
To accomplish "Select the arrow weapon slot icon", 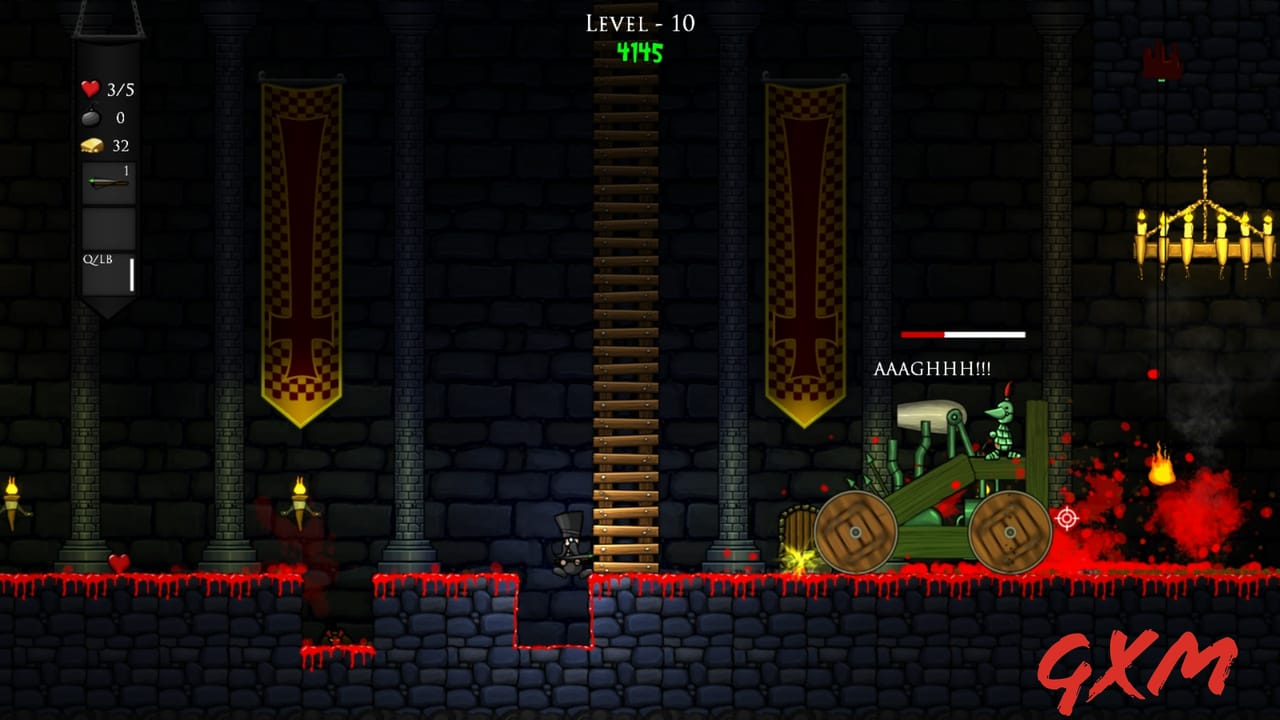I will tap(106, 180).
